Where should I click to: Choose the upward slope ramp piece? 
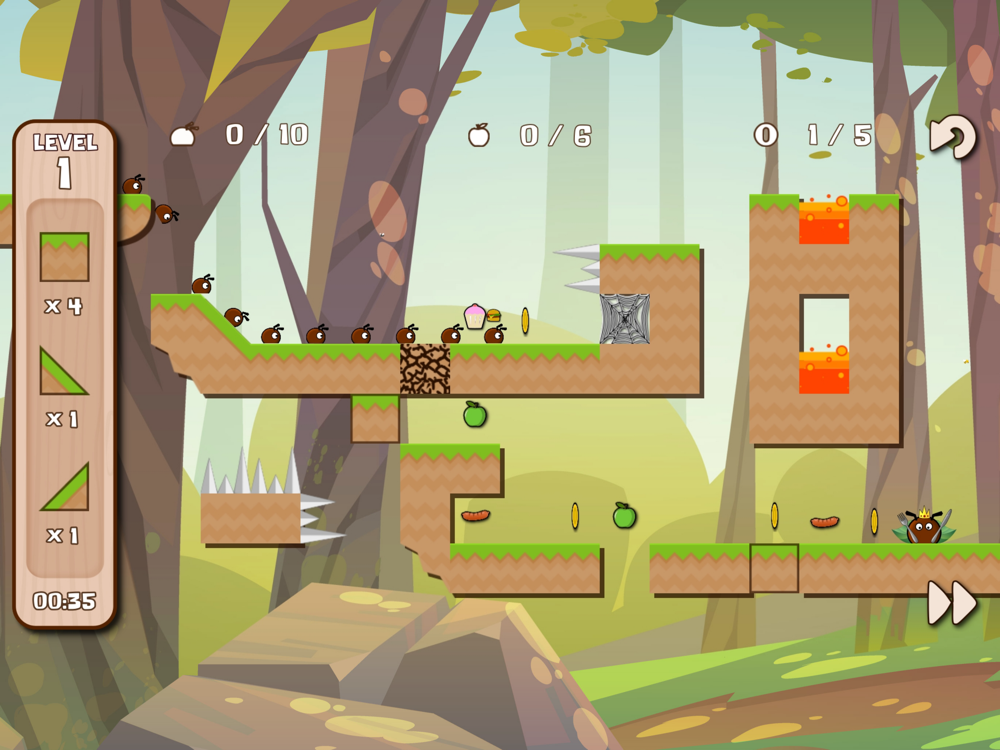click(x=64, y=487)
